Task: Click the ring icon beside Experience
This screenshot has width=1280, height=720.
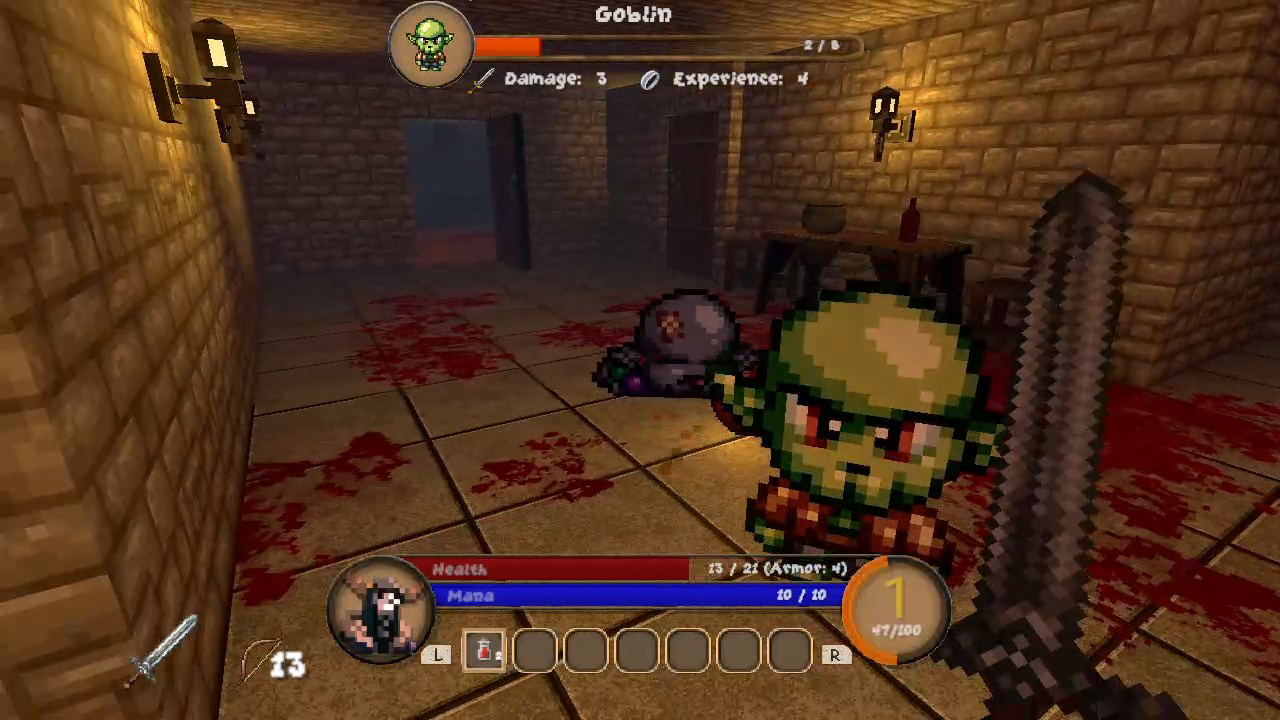Action: click(x=649, y=80)
